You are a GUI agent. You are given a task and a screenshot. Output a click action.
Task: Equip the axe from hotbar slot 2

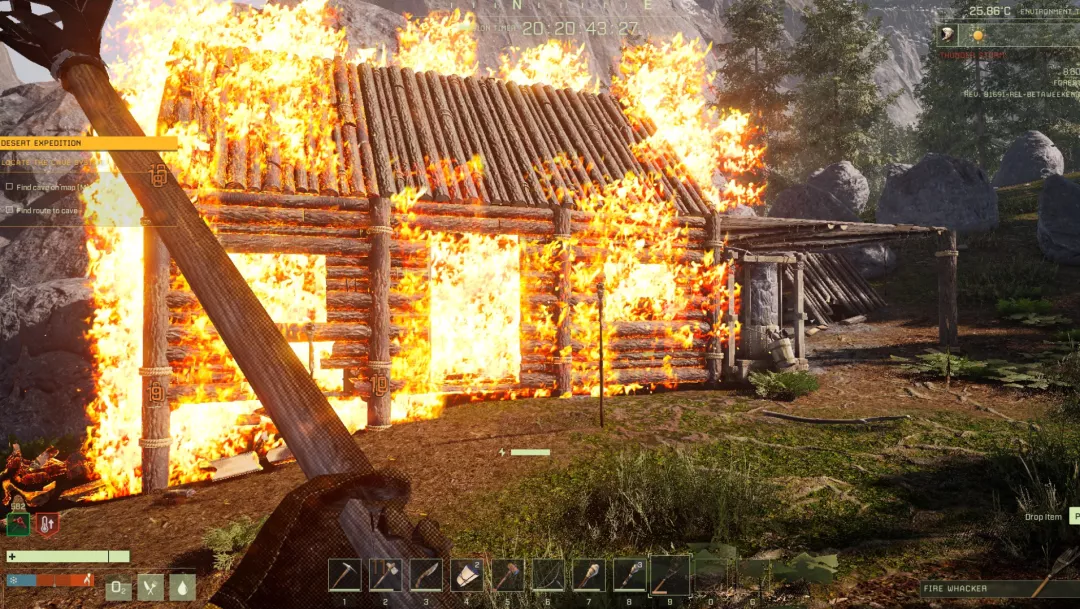tap(385, 575)
